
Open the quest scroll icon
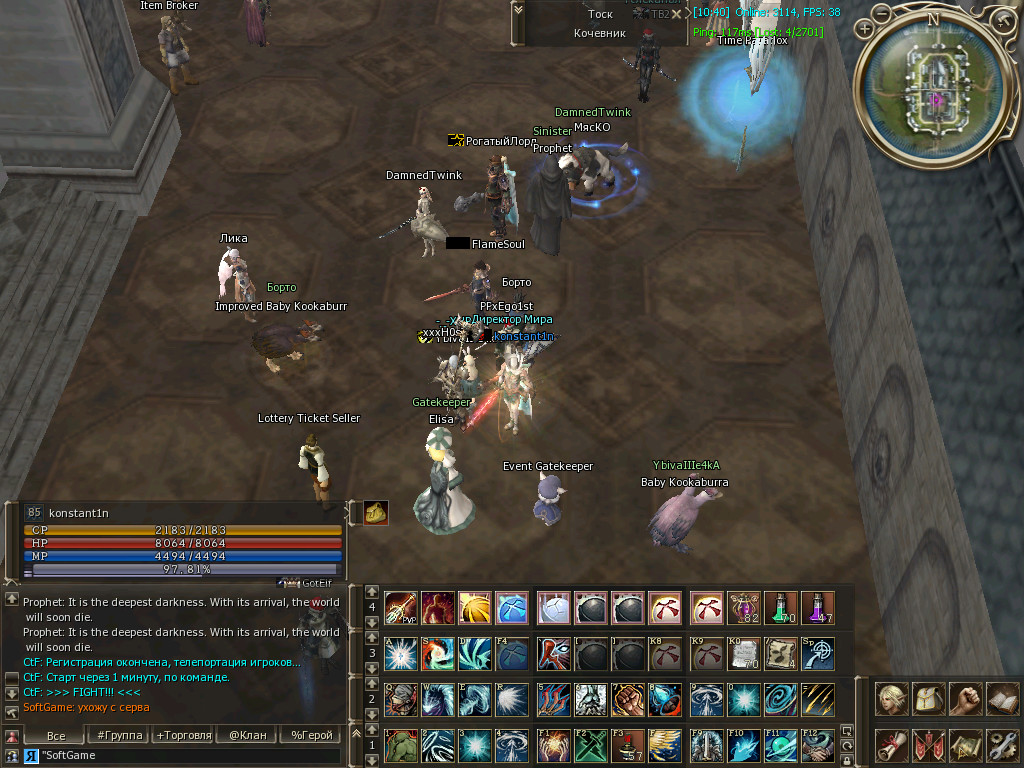pyautogui.click(x=892, y=745)
